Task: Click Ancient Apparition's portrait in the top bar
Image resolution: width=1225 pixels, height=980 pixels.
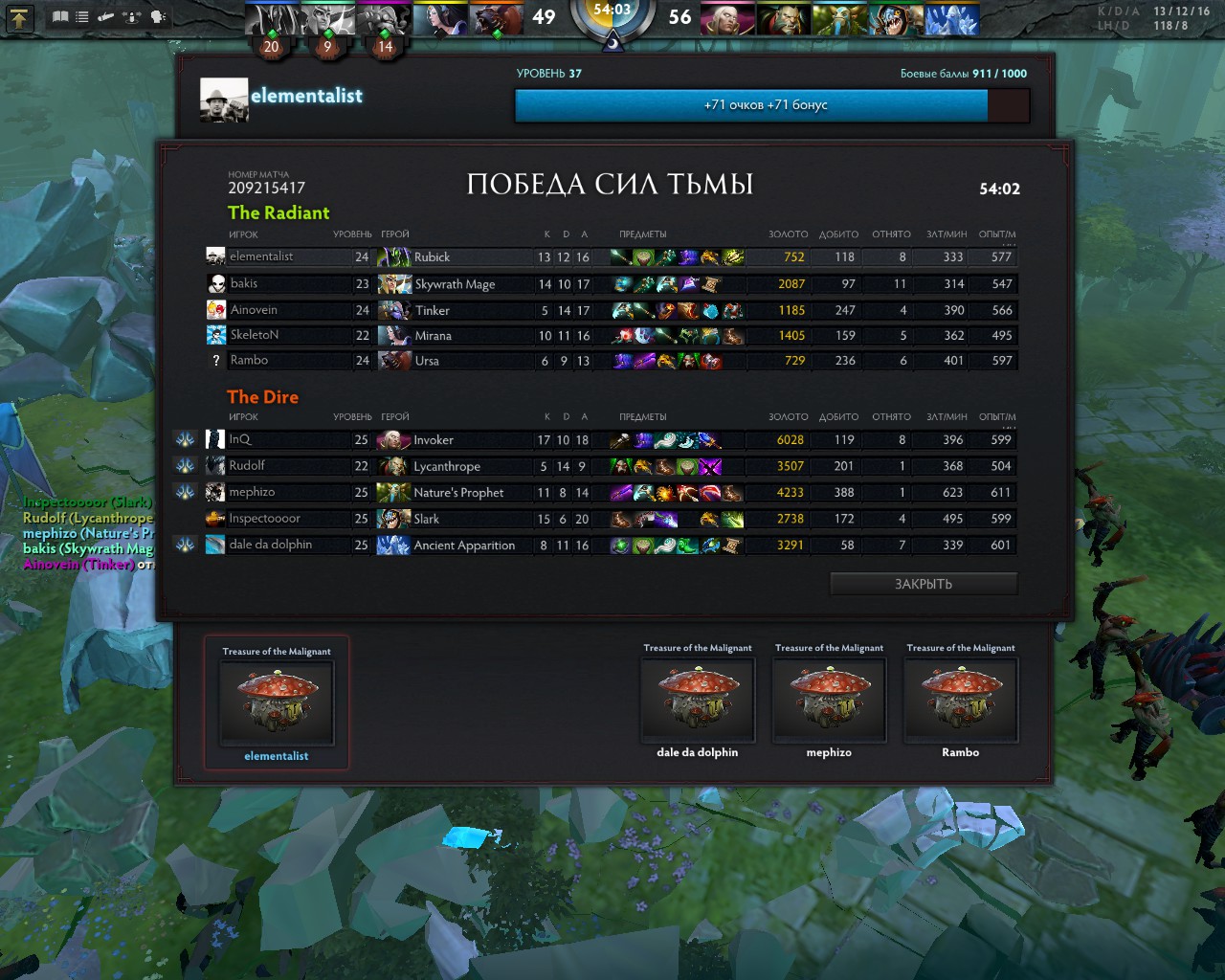Action: pos(951,19)
